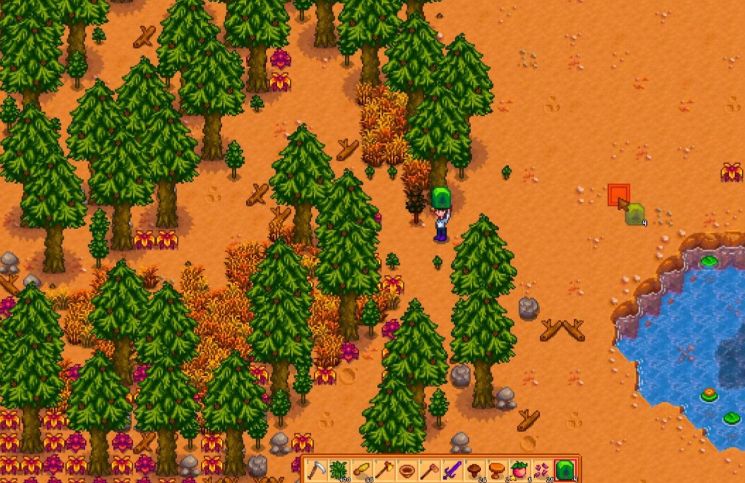Image resolution: width=745 pixels, height=483 pixels.
Task: Select the yellow item stack slot
Action: coord(359,470)
